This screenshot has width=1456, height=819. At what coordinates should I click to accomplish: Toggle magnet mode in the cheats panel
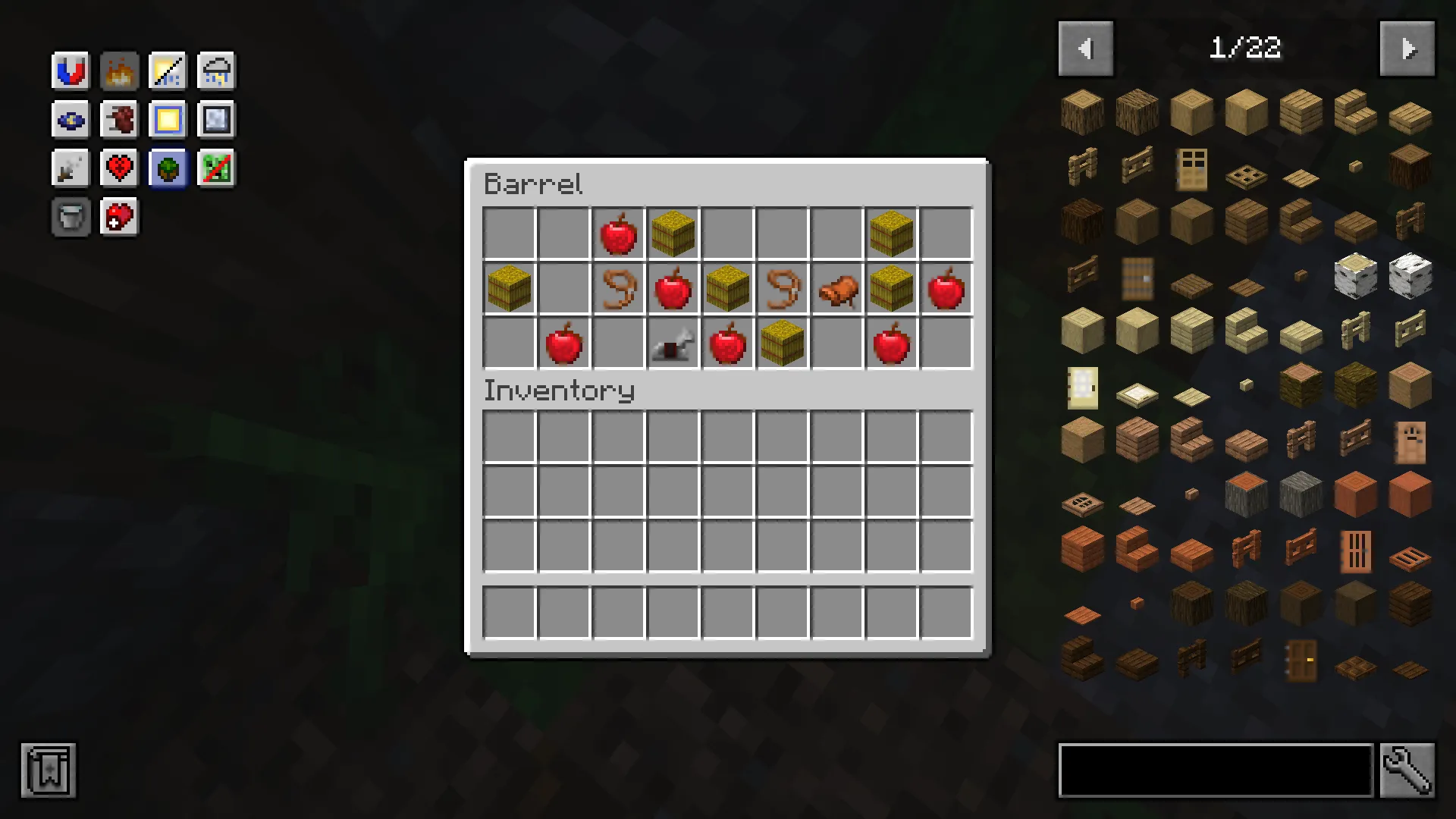[x=70, y=70]
